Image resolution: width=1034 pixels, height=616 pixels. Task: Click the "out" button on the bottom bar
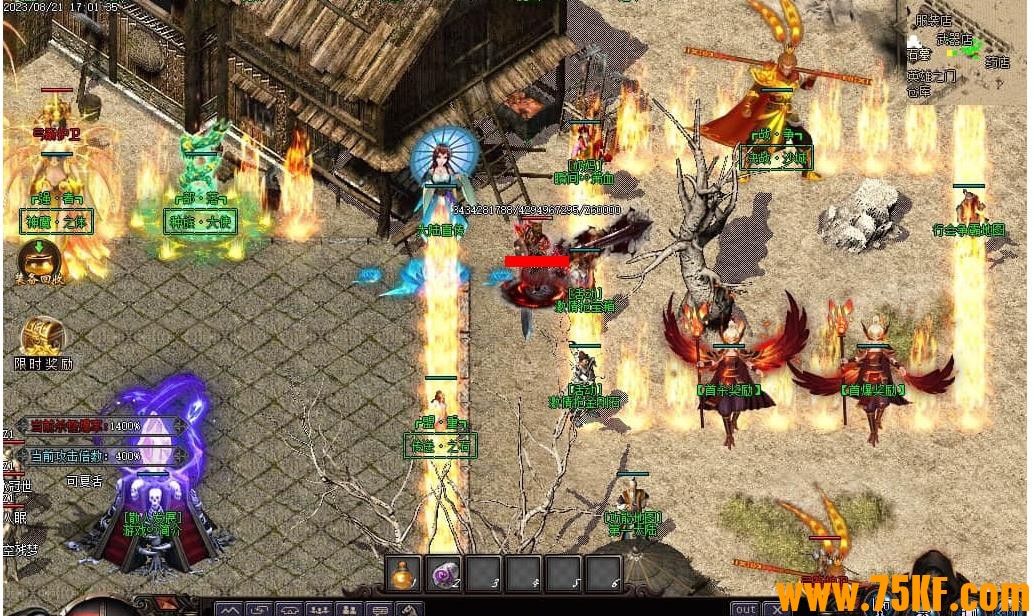coord(745,608)
